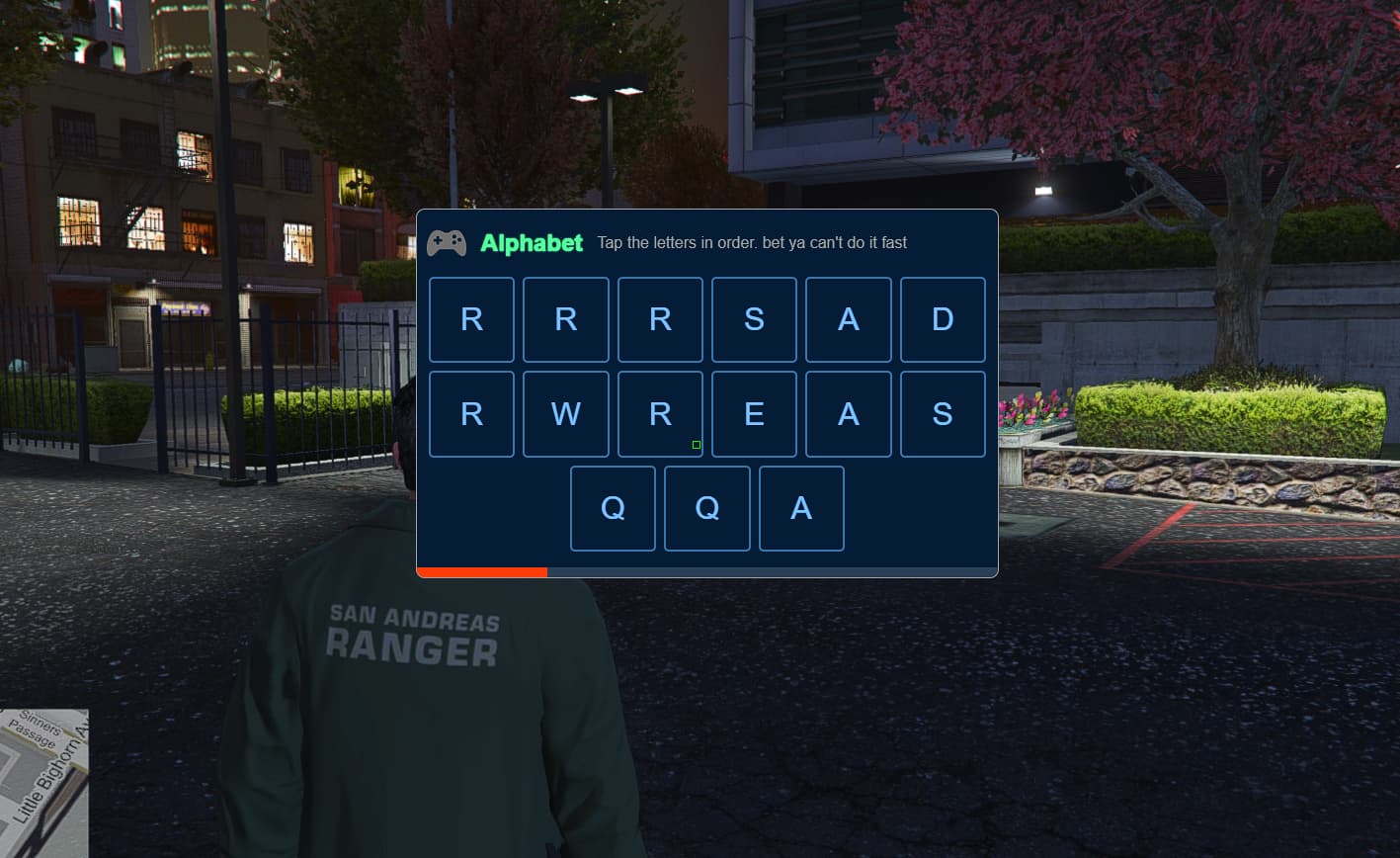
Task: Tap the R tile starting the middle row
Action: (x=471, y=413)
